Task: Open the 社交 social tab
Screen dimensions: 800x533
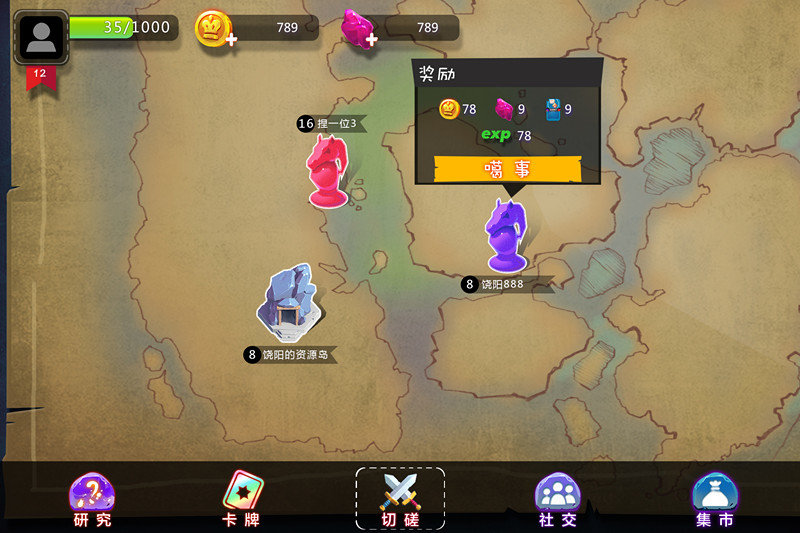Action: tap(557, 499)
